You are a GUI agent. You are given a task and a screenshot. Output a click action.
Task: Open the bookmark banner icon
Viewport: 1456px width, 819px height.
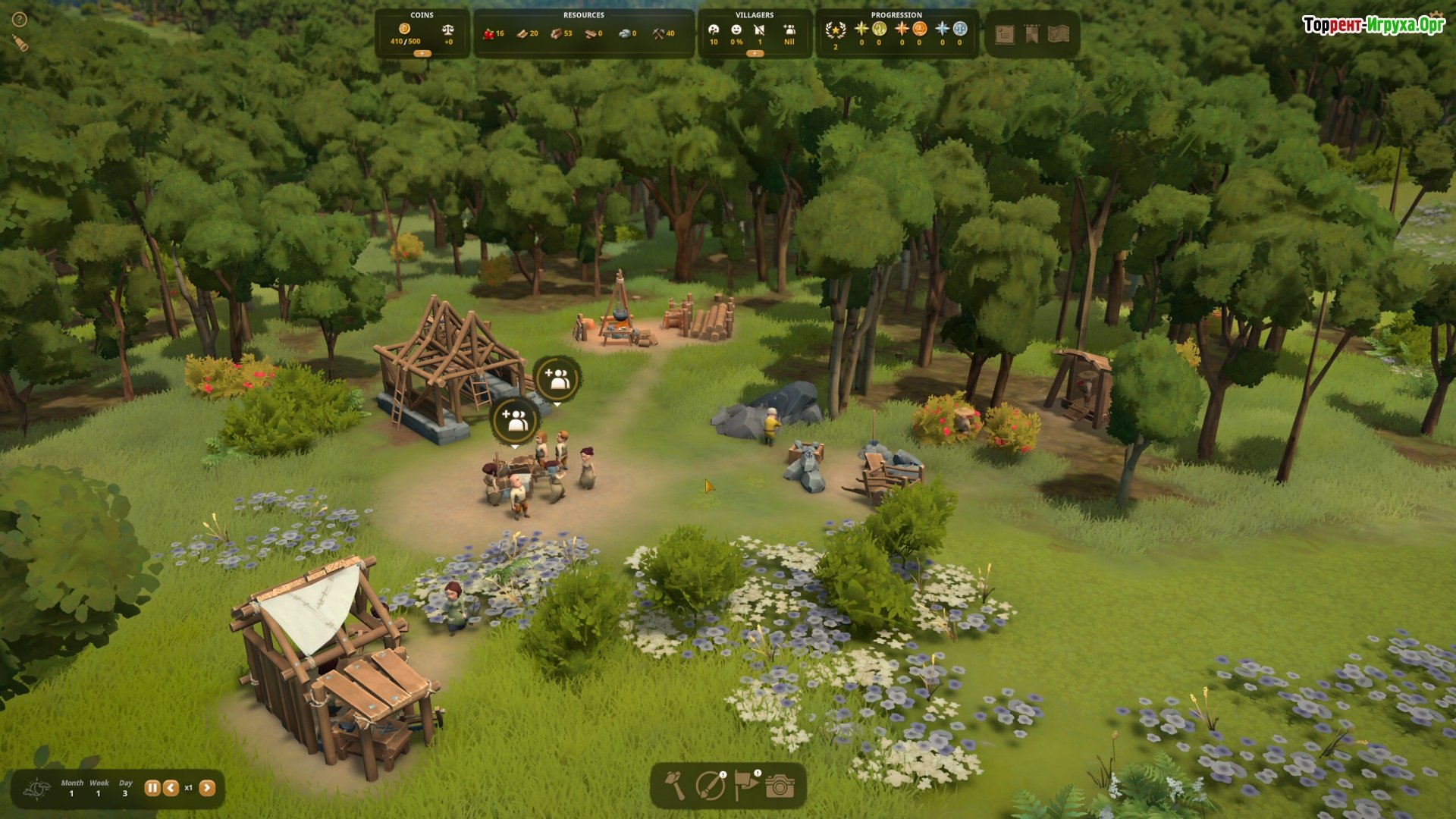pyautogui.click(x=1031, y=34)
